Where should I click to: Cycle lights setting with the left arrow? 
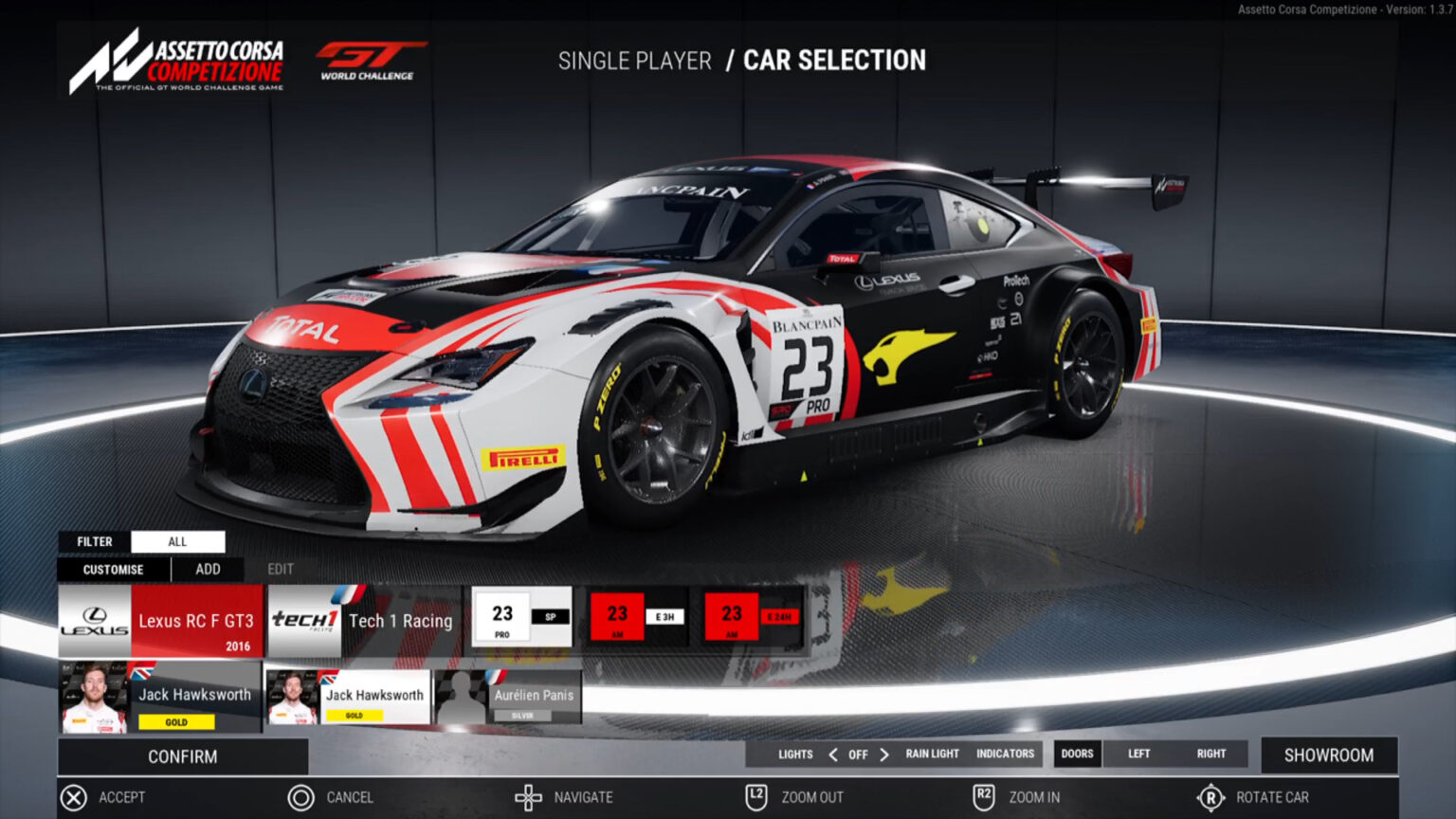coord(832,755)
